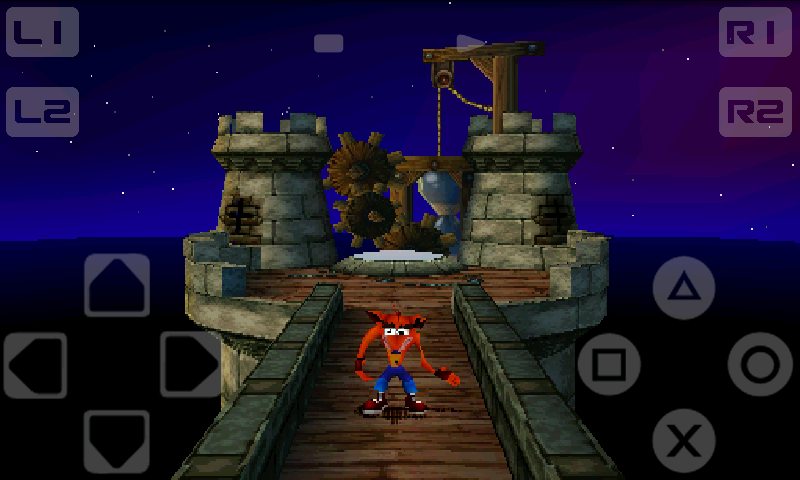Tap the D-pad left arrow

point(36,365)
